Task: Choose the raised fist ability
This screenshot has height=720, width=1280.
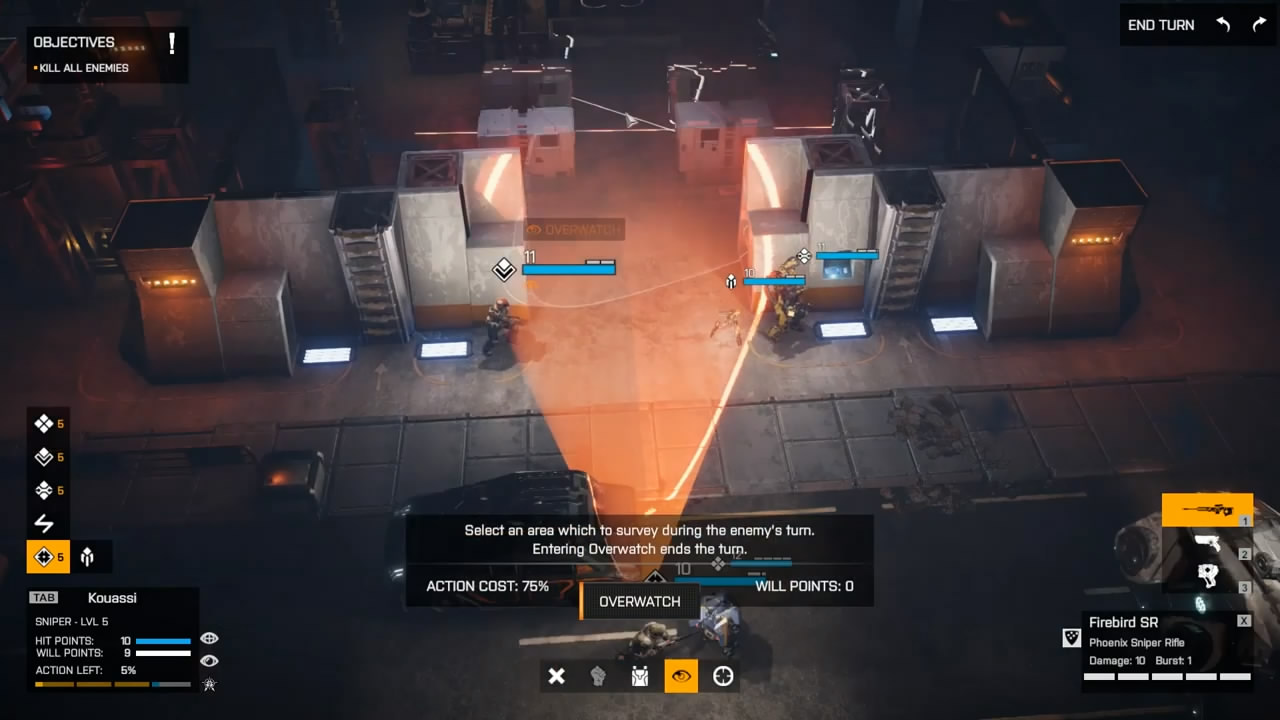Action: pyautogui.click(x=598, y=677)
